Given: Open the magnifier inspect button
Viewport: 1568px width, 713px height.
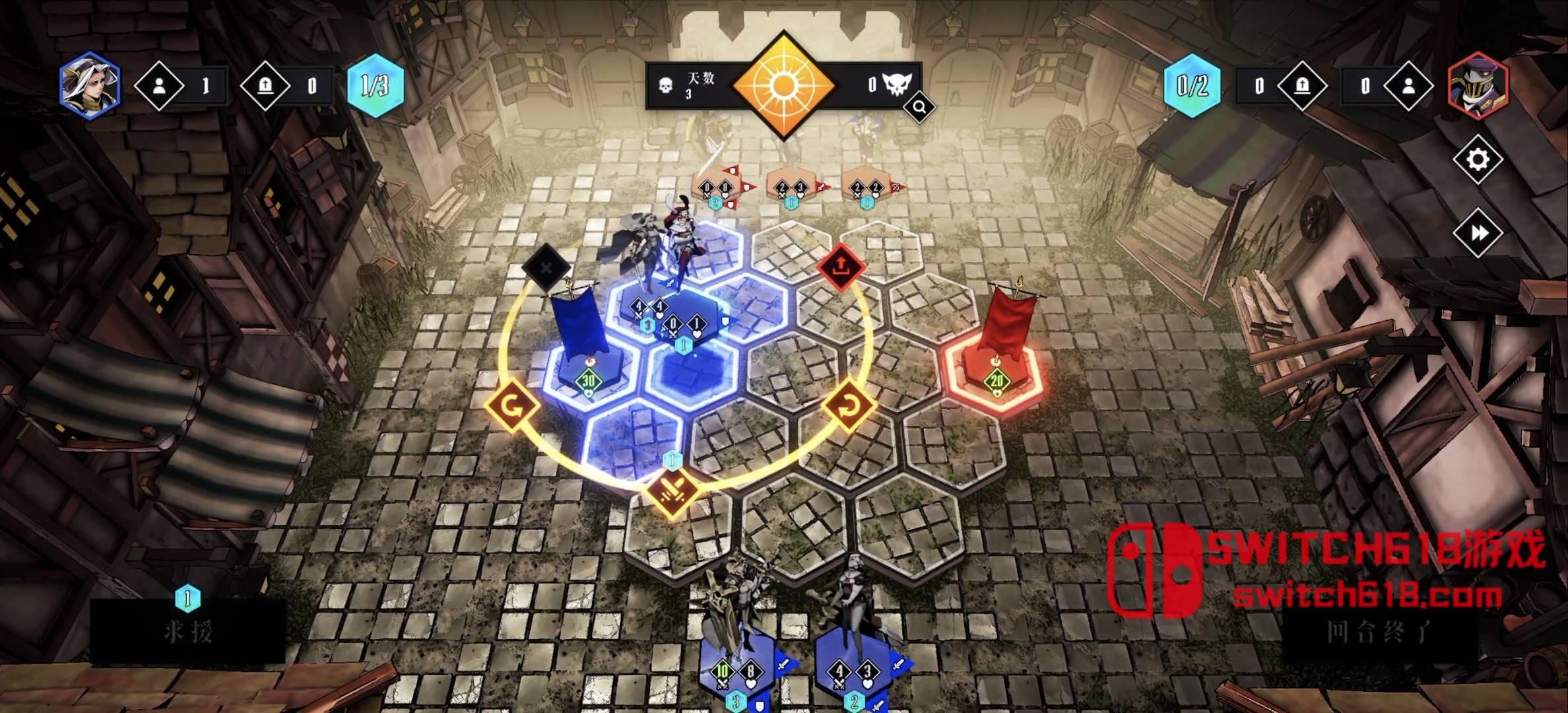Looking at the screenshot, I should coord(919,107).
